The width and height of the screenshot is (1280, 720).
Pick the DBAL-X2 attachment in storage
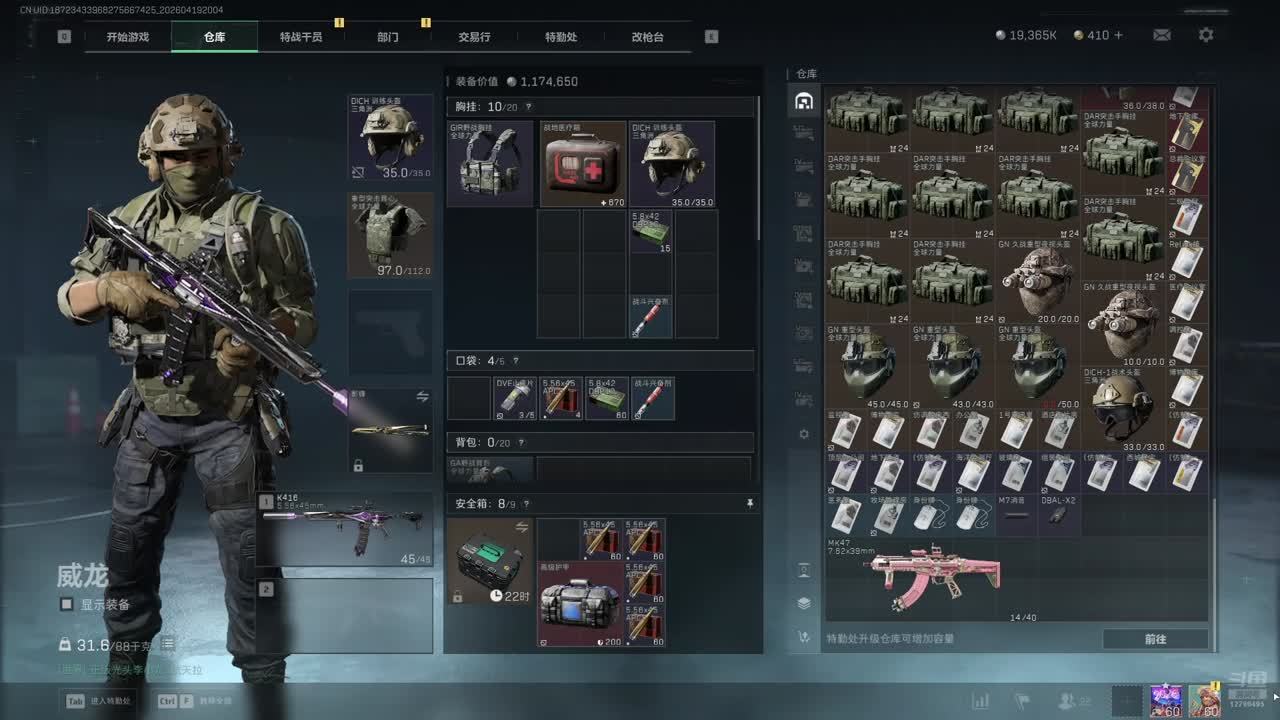pos(1059,514)
